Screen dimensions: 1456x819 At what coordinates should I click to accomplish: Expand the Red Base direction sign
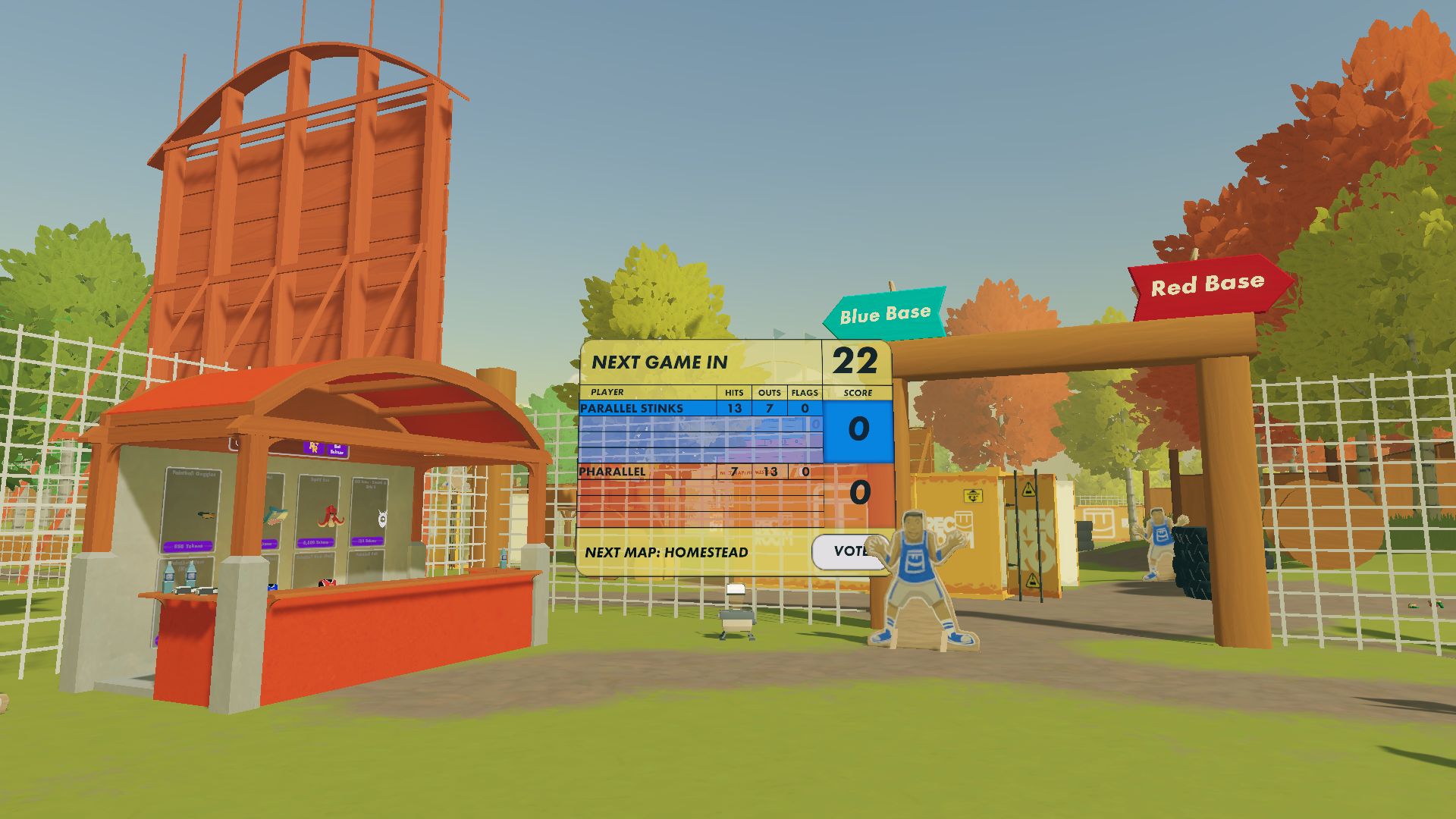point(1206,284)
